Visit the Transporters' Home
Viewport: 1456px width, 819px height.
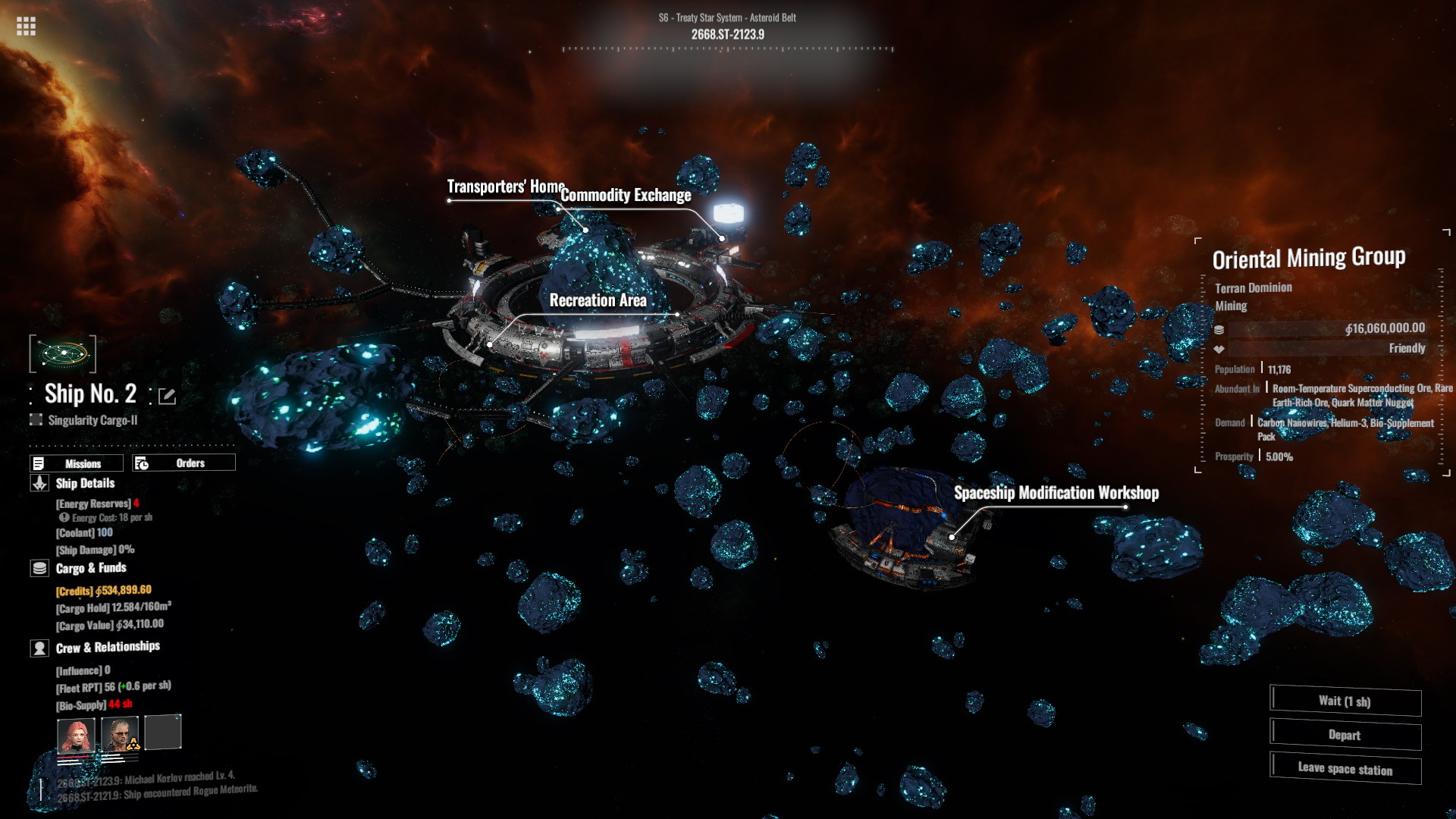click(x=506, y=187)
